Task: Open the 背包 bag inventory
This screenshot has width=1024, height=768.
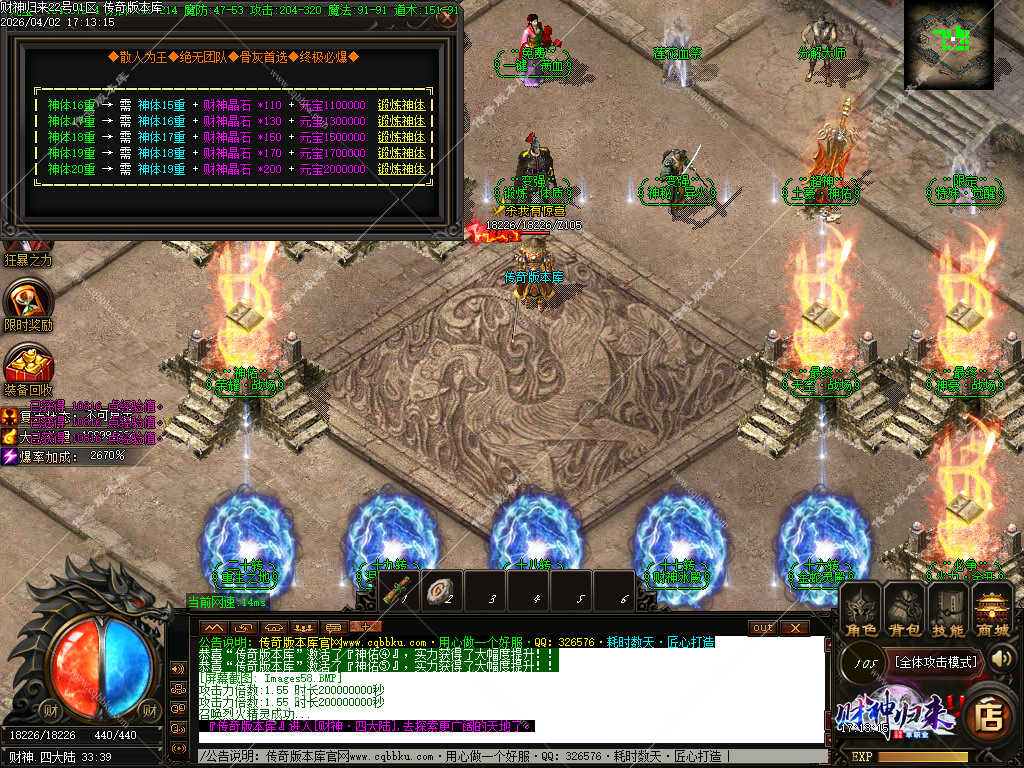Action: tap(905, 610)
